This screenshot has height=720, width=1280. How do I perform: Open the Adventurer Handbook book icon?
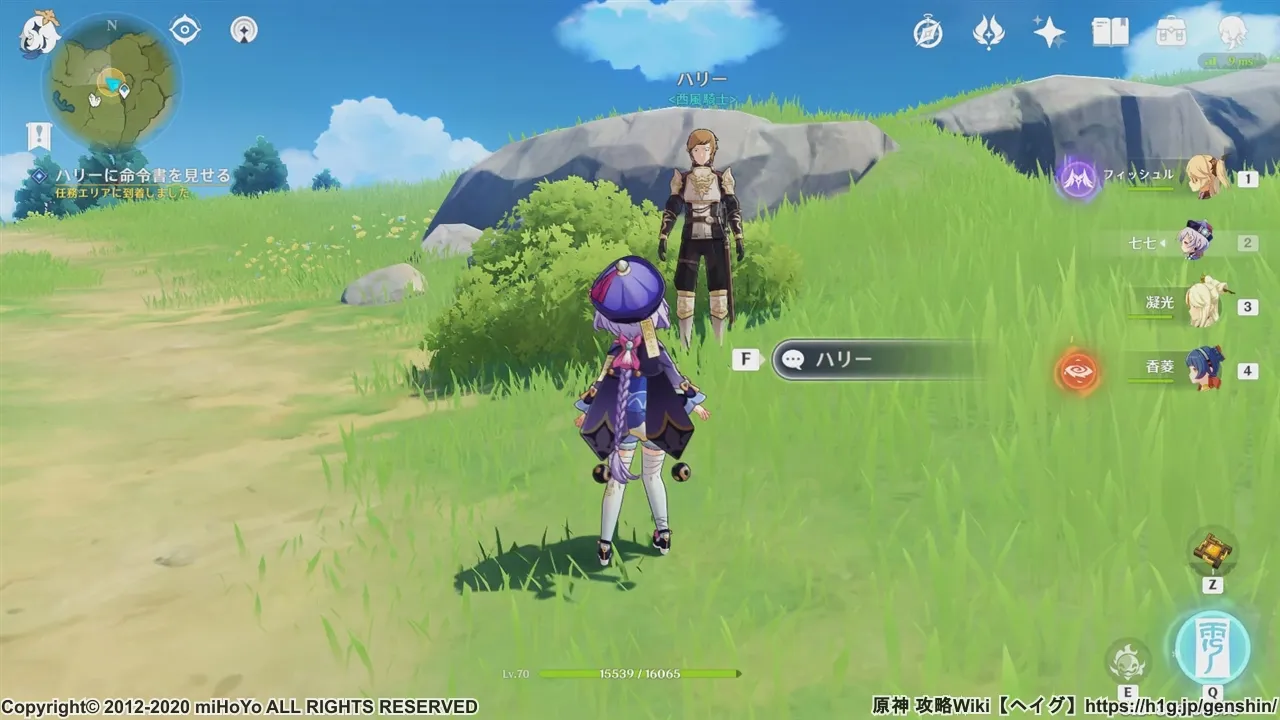pyautogui.click(x=1110, y=33)
